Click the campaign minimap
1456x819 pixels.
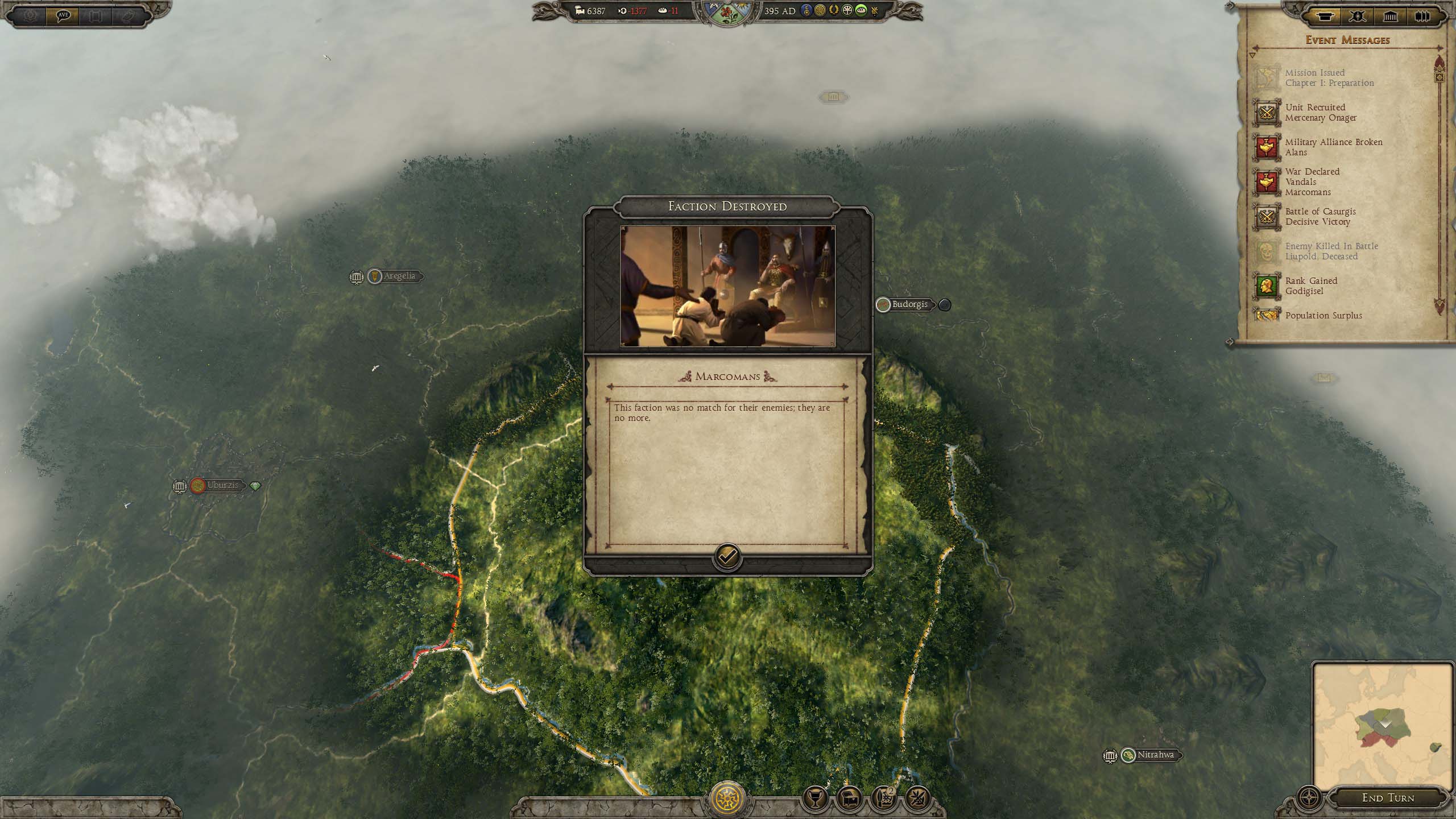click(1382, 725)
